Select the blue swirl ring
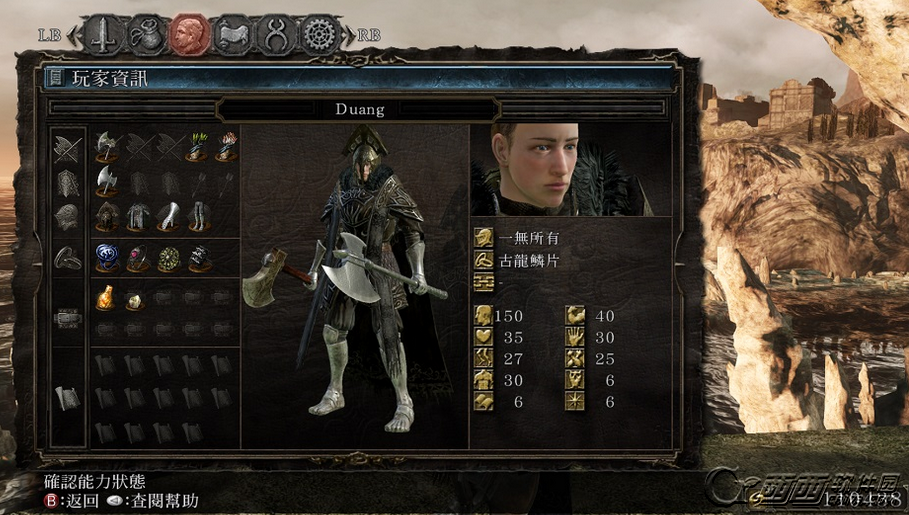Image resolution: width=909 pixels, height=515 pixels. pyautogui.click(x=107, y=257)
